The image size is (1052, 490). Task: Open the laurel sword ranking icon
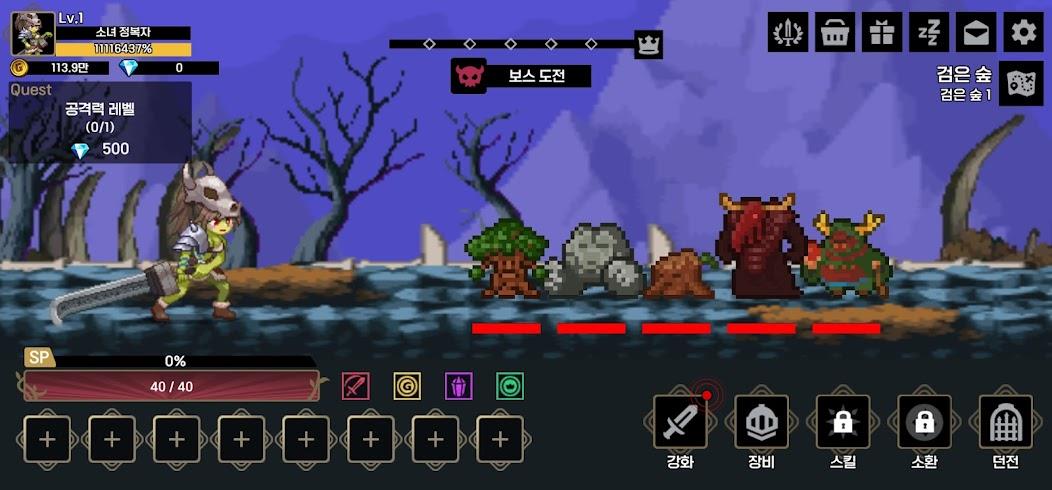[788, 33]
